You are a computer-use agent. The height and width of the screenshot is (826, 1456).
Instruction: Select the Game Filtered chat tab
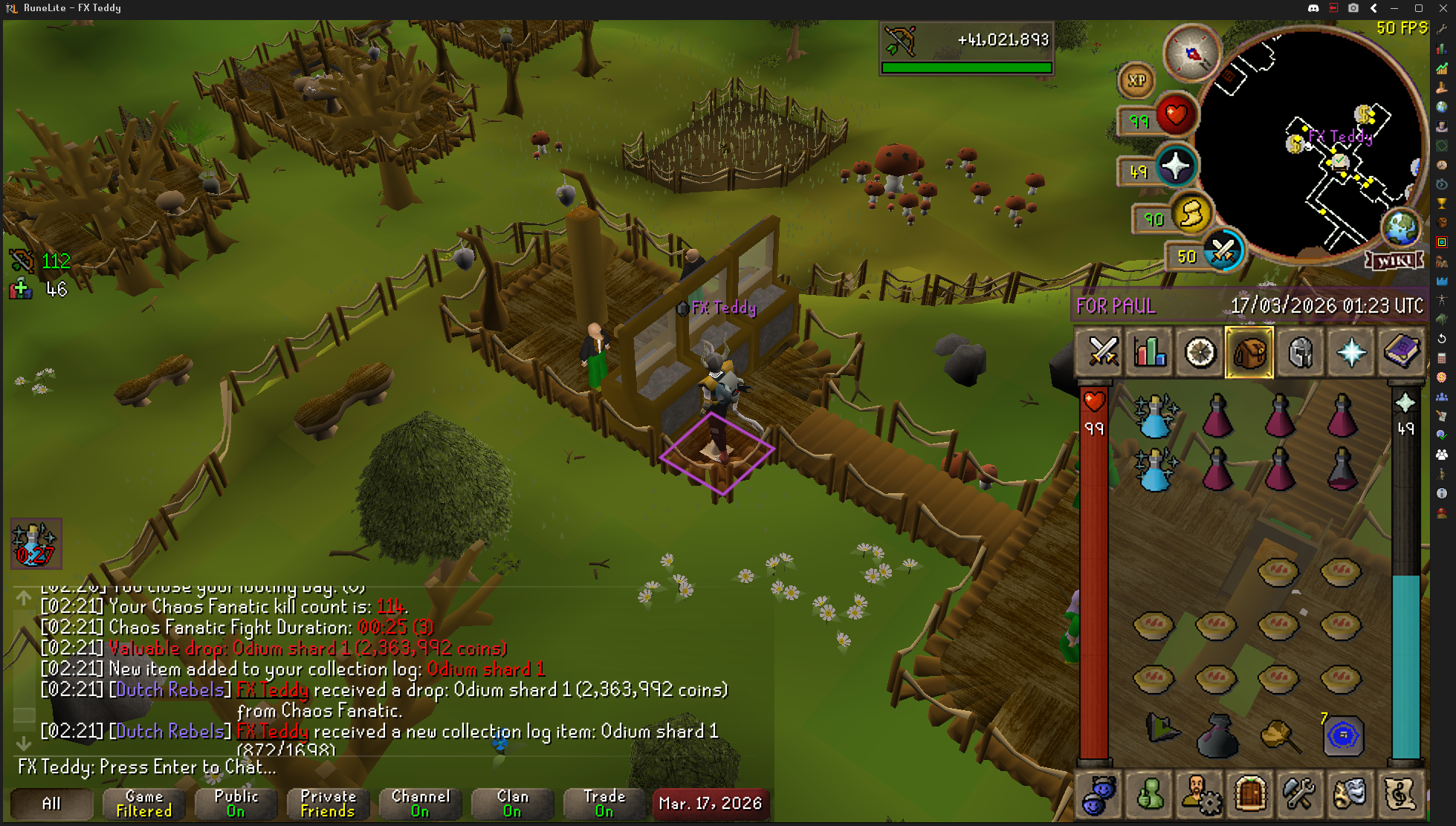coord(143,803)
